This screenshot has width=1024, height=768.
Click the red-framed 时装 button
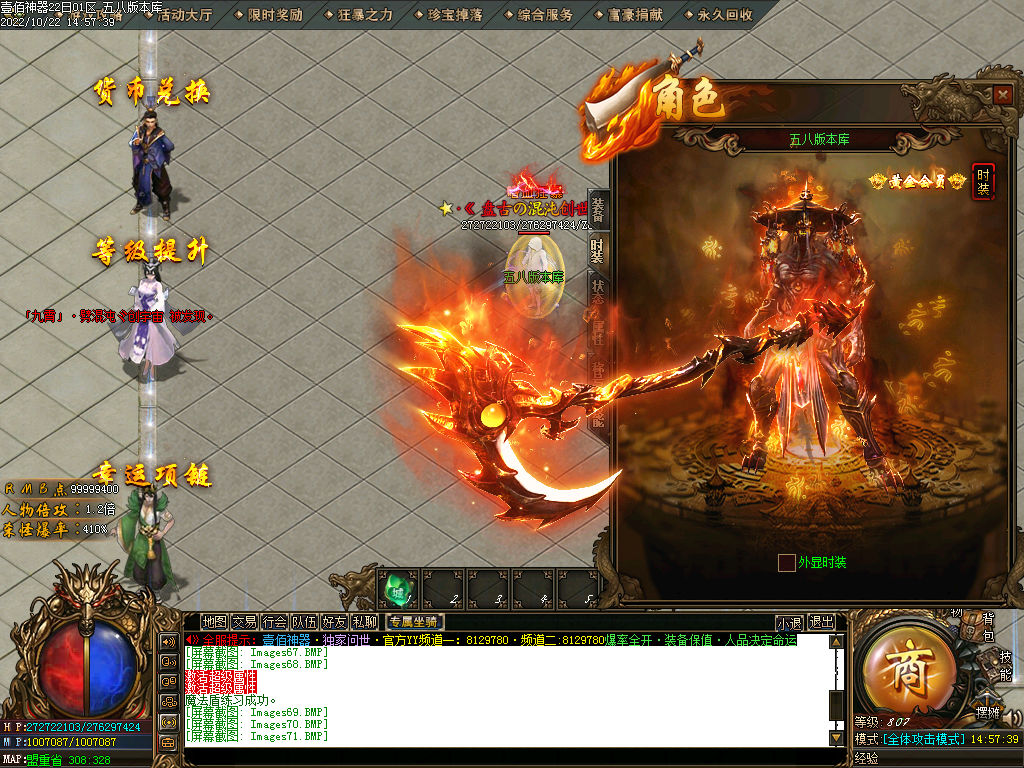(x=984, y=181)
